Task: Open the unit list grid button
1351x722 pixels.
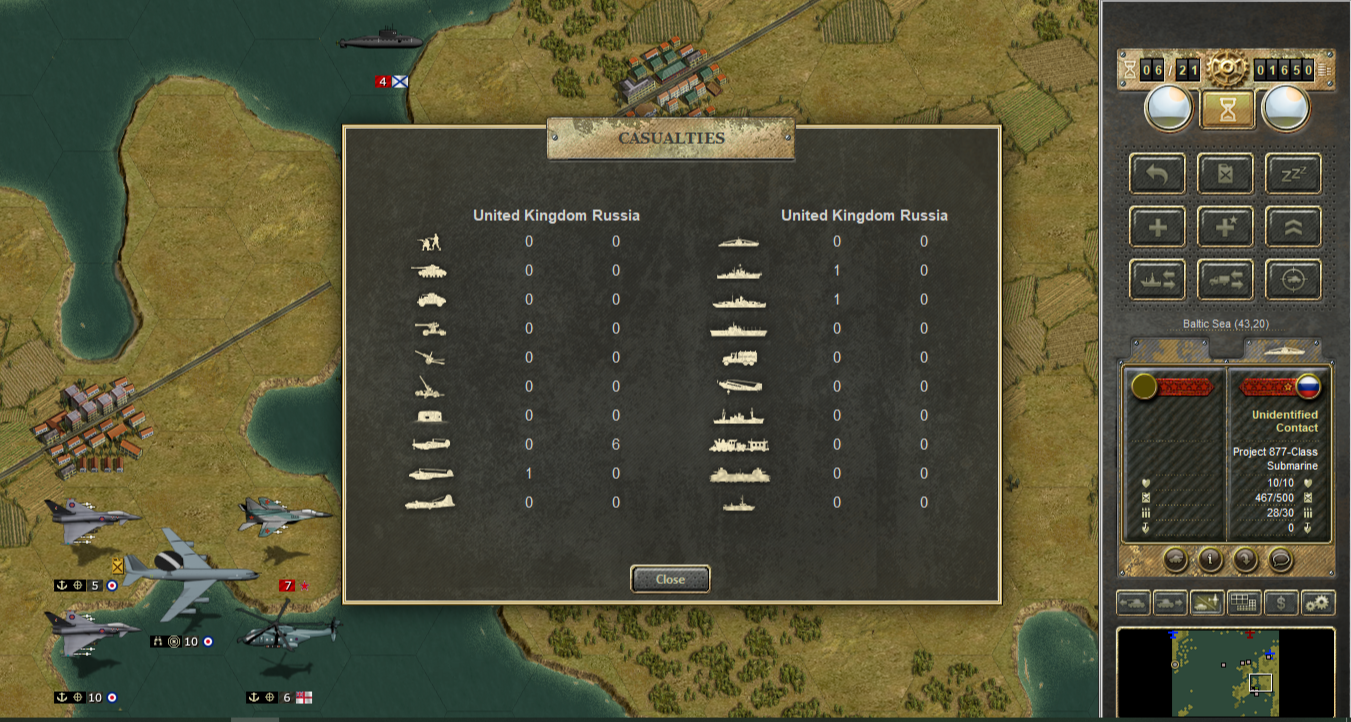Action: click(x=1244, y=603)
